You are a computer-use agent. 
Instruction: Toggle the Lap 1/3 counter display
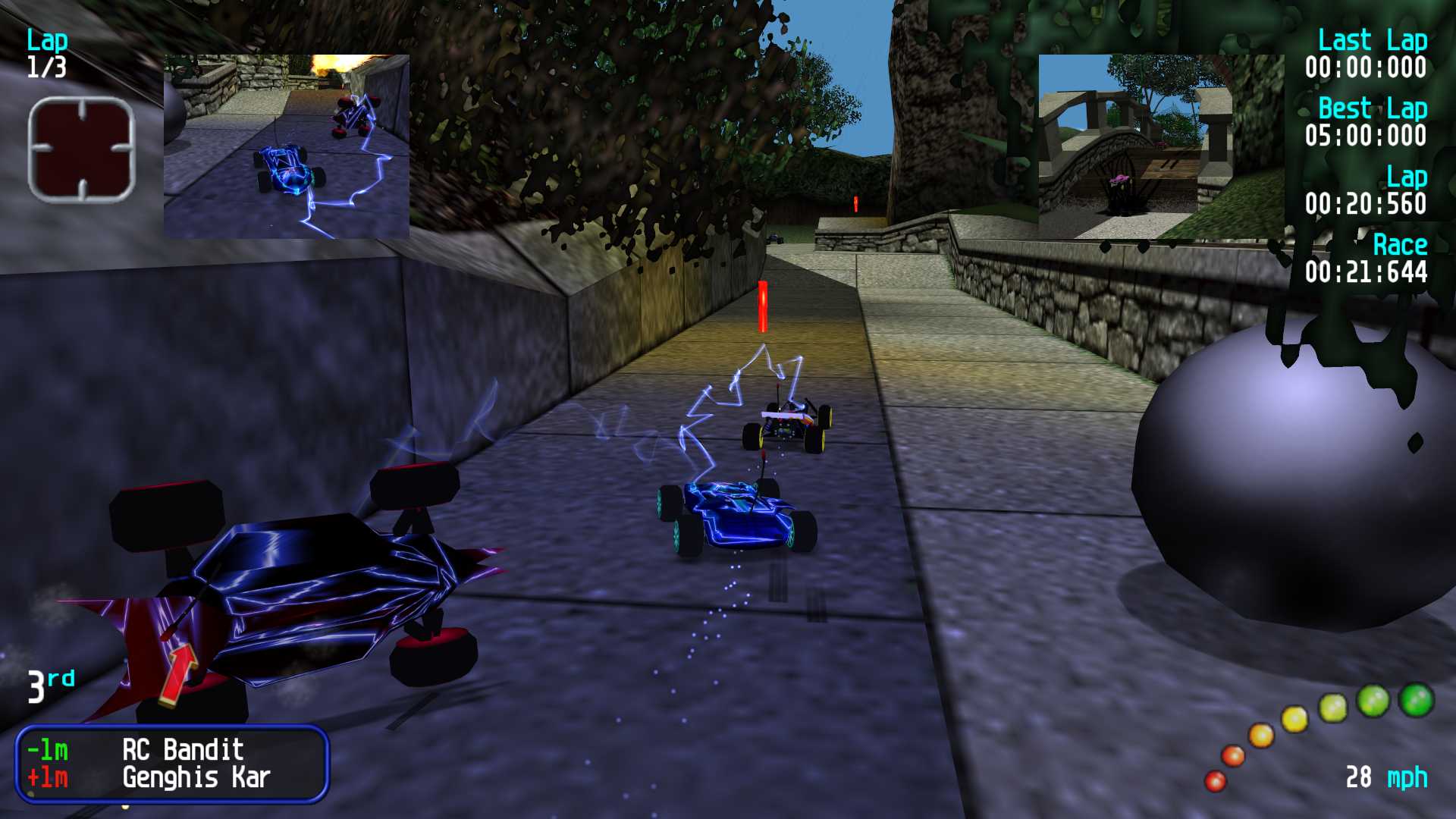pos(47,53)
